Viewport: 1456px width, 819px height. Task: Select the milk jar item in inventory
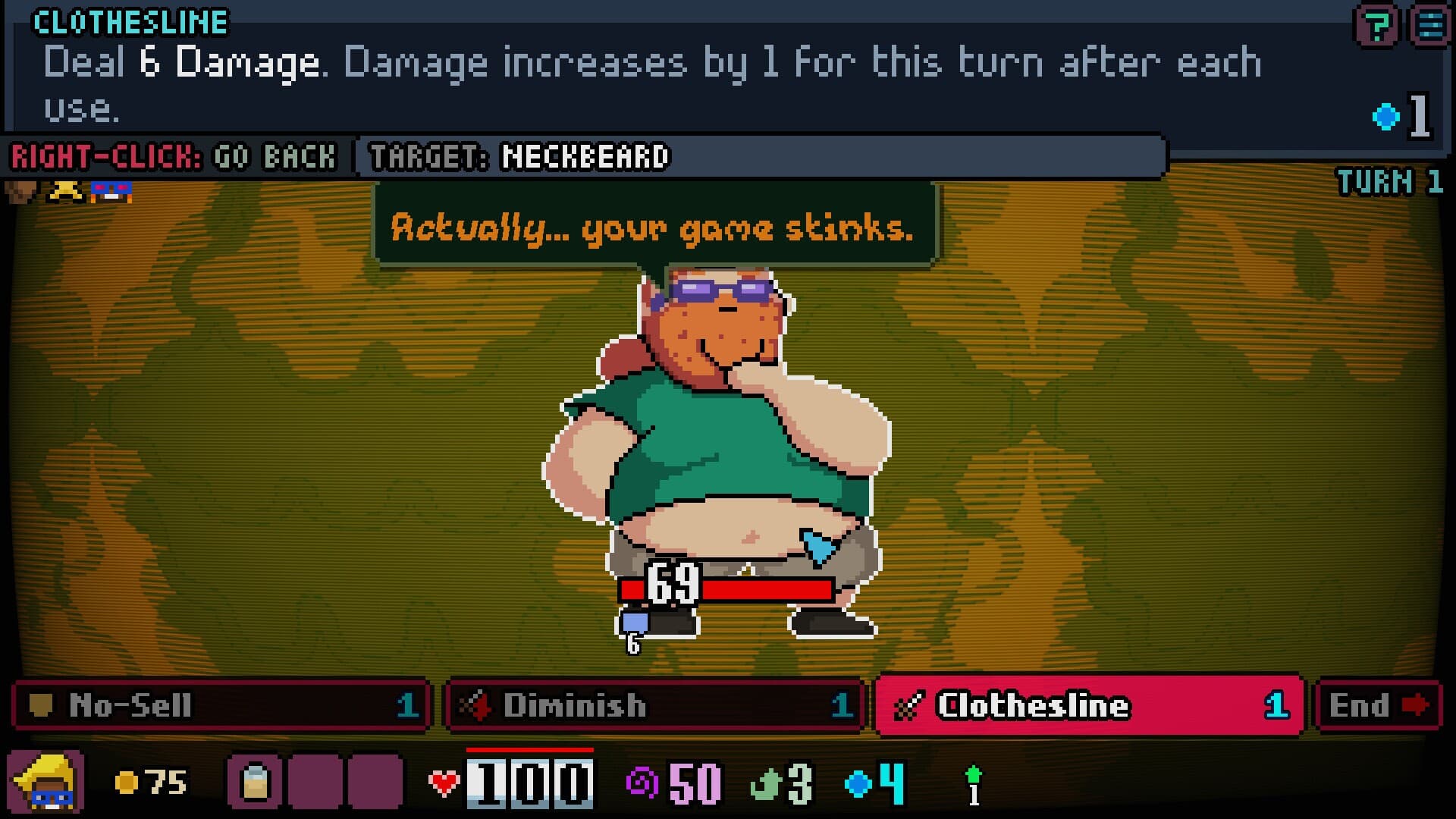(x=256, y=783)
